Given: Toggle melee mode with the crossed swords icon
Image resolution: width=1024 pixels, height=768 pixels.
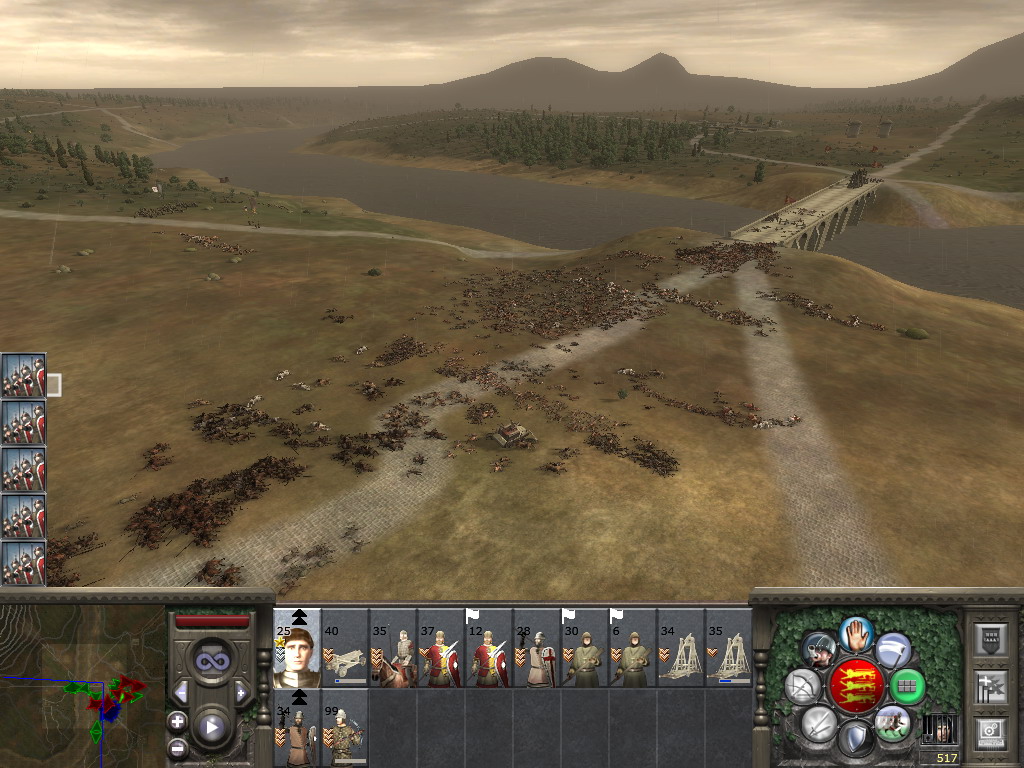Looking at the screenshot, I should [819, 723].
